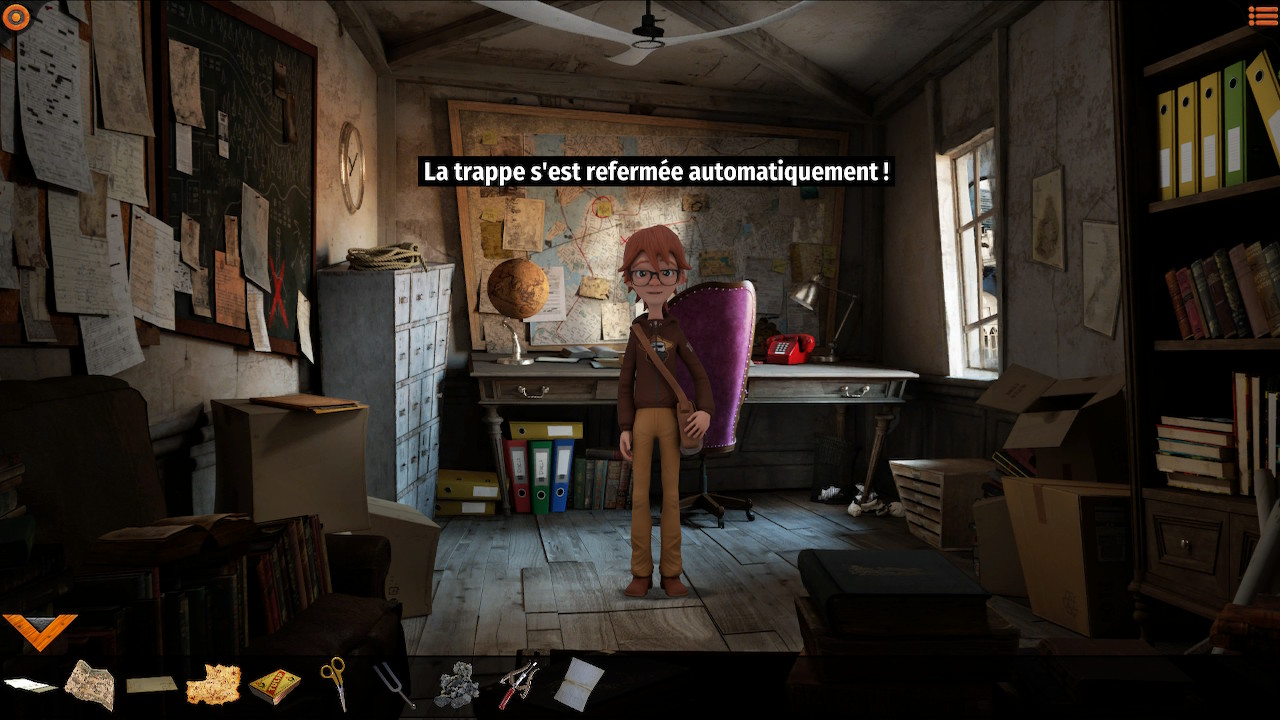Screen dimensions: 1280x720
Task: Pick the red-handled pliers tool
Action: coord(519,684)
